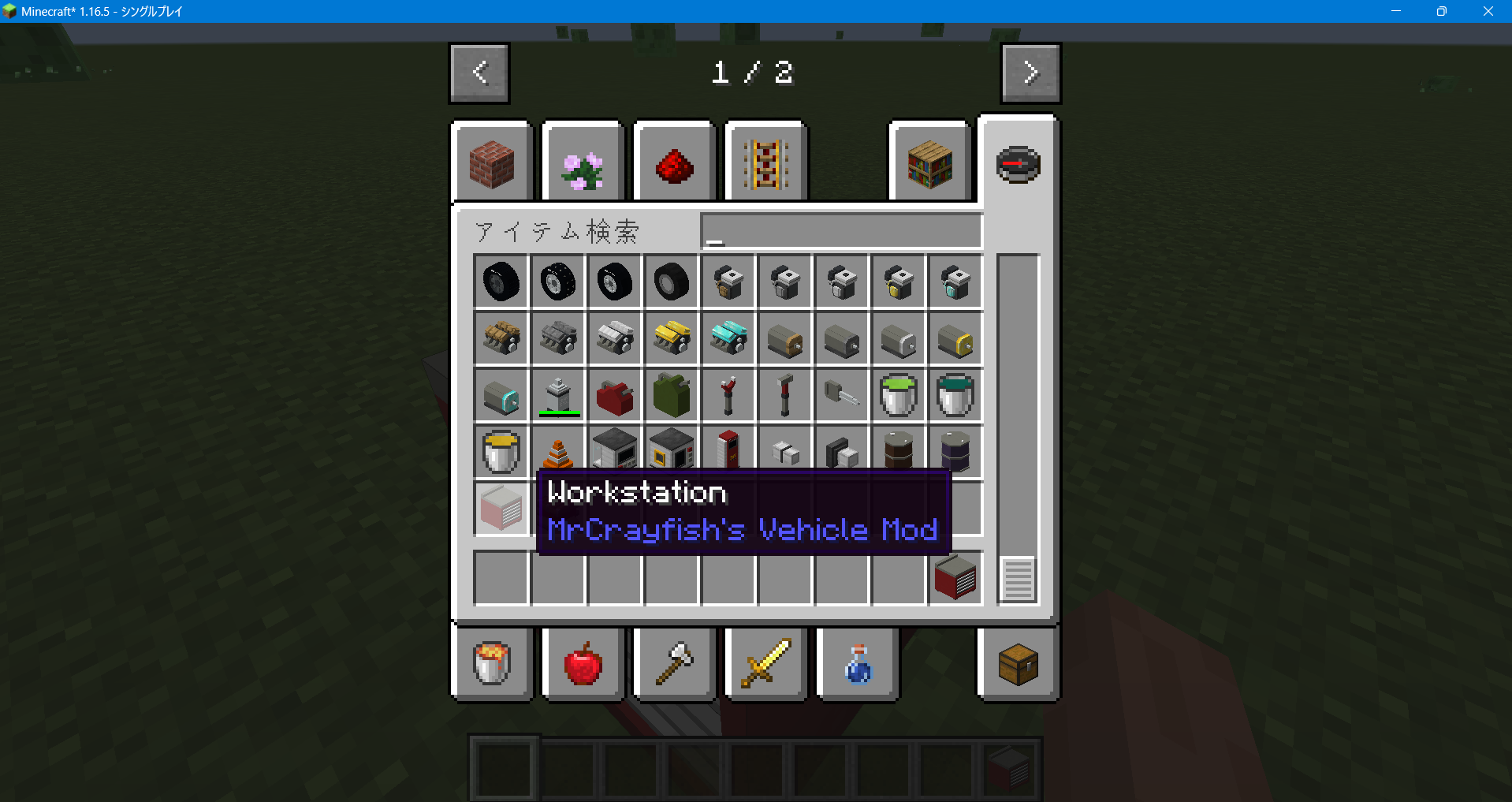The image size is (1512, 802).
Task: Grab the brown fuel drum item
Action: (898, 452)
